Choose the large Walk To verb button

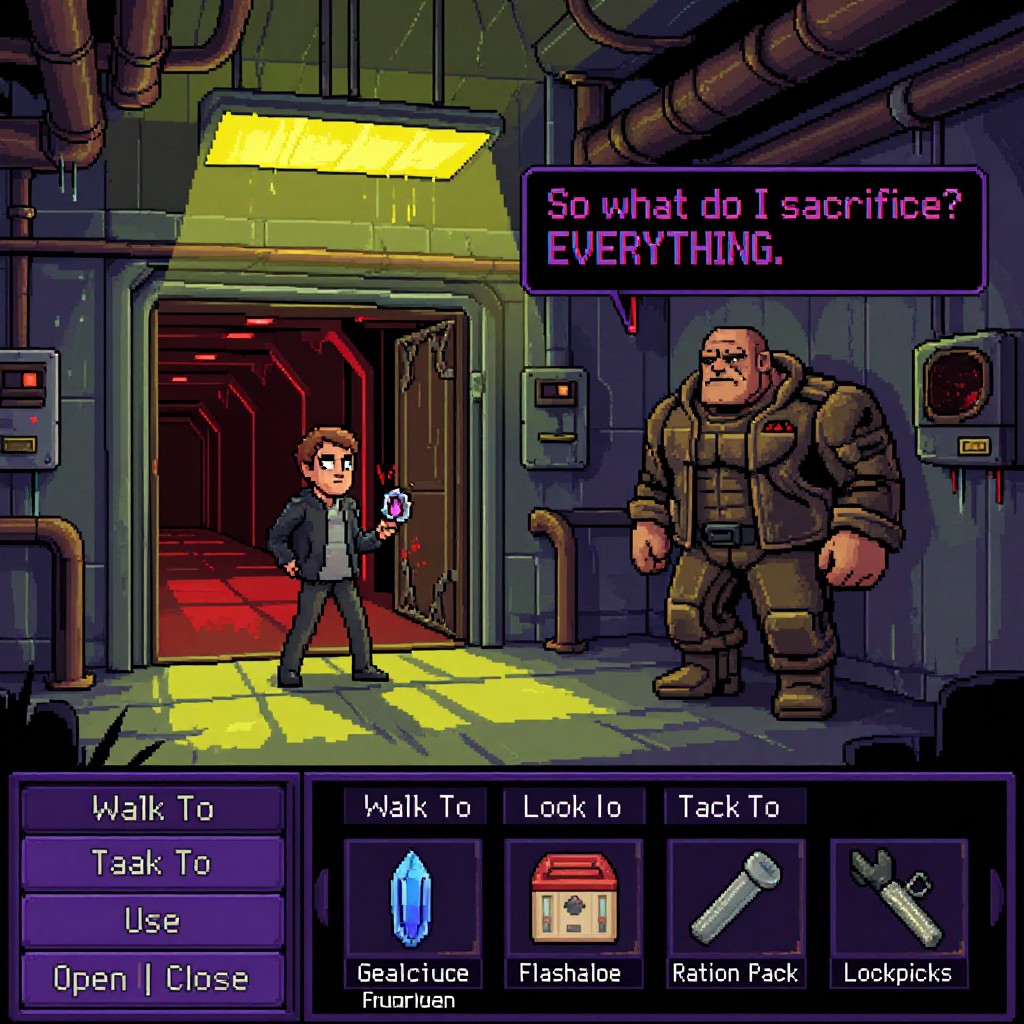tap(152, 808)
